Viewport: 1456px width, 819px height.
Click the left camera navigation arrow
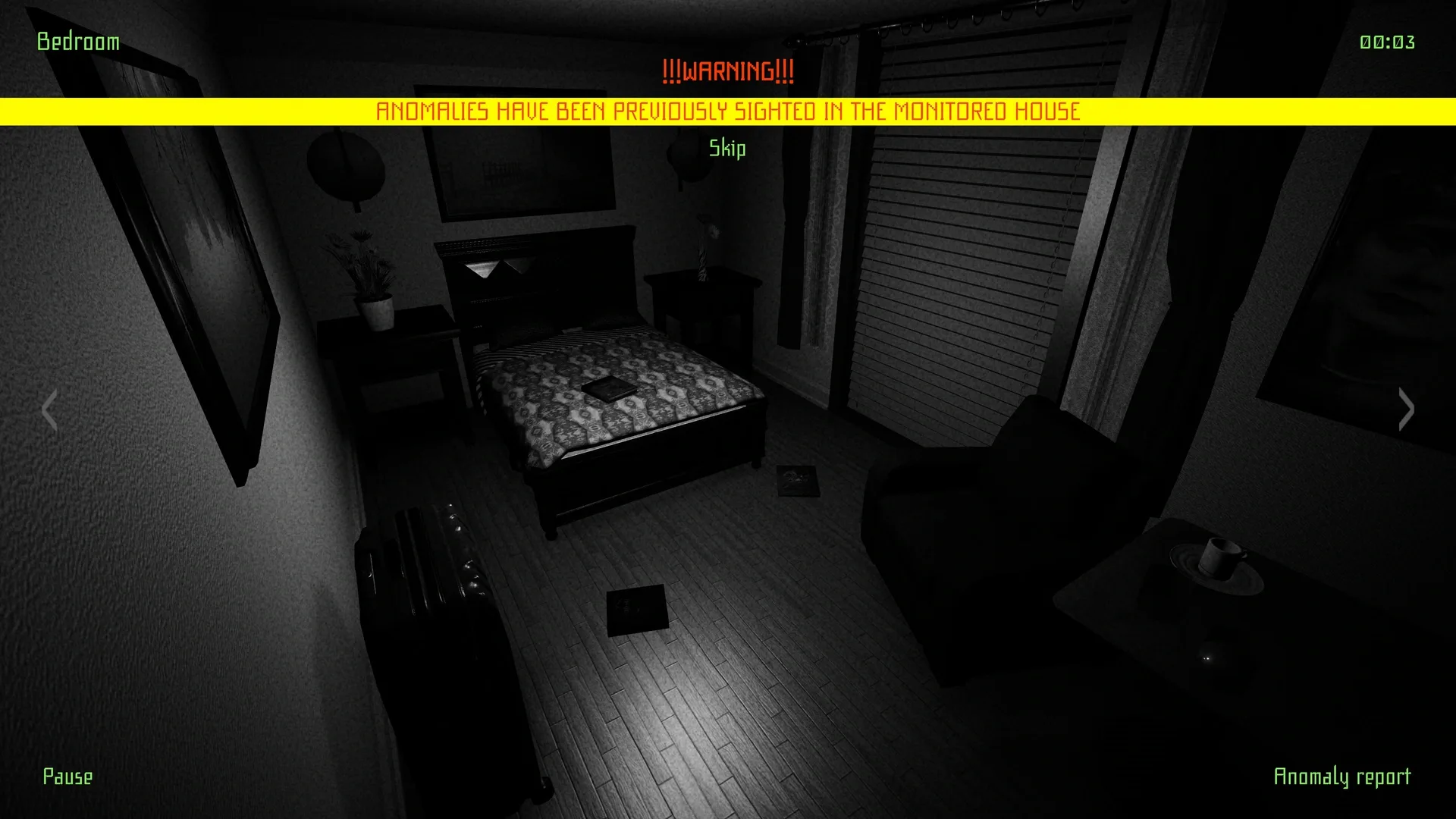click(x=50, y=409)
